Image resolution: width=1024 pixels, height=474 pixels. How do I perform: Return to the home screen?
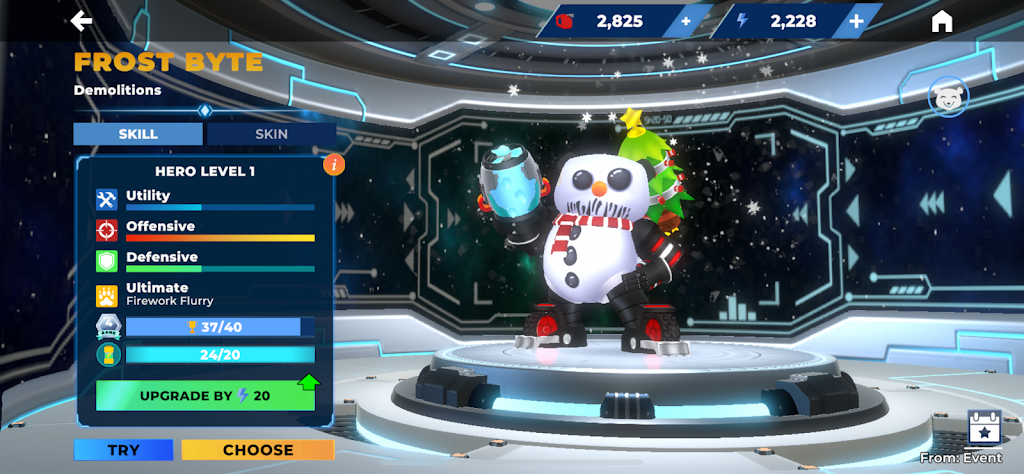click(941, 22)
